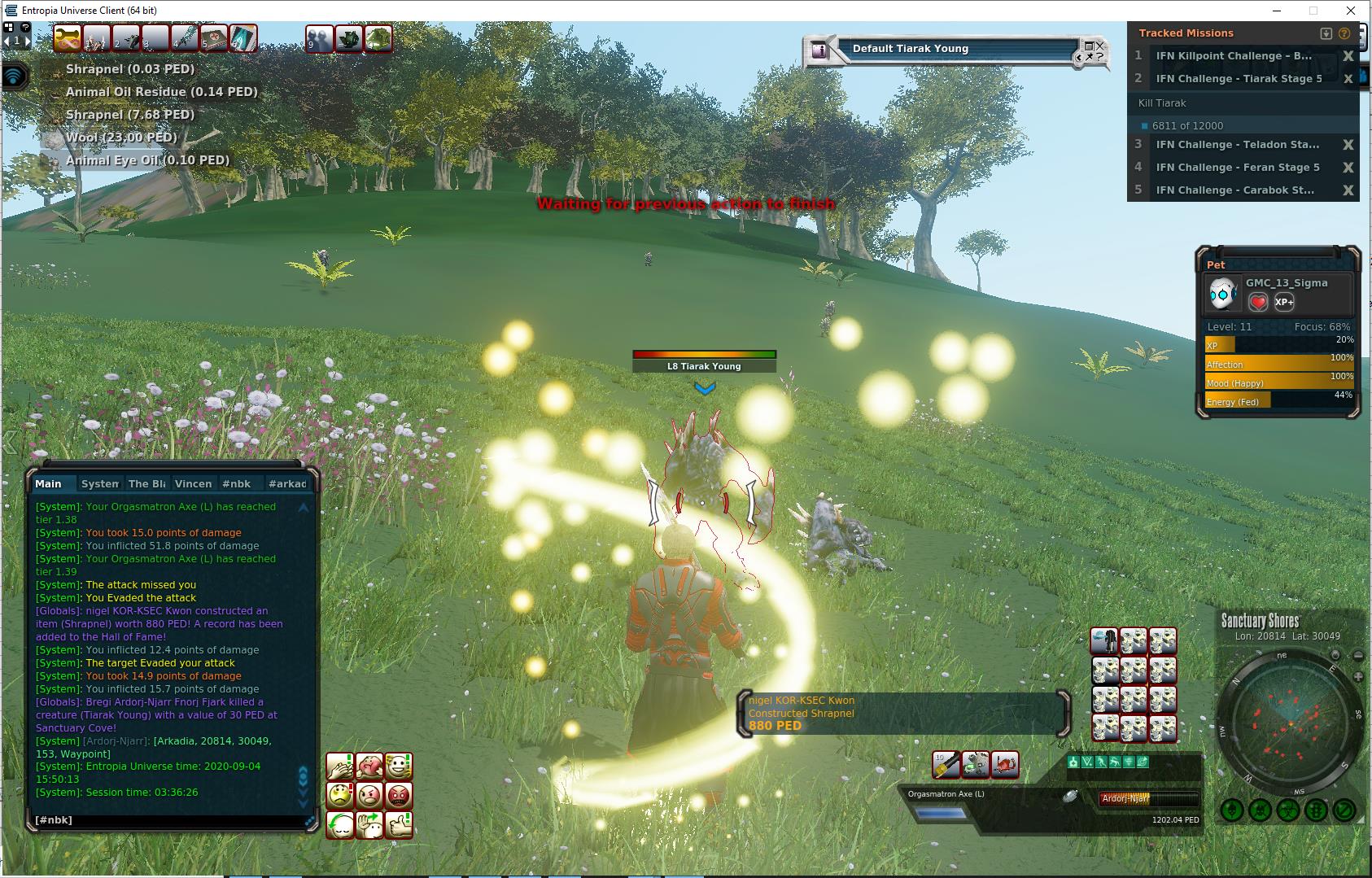
Task: Choose the thumbs up emote
Action: [399, 824]
